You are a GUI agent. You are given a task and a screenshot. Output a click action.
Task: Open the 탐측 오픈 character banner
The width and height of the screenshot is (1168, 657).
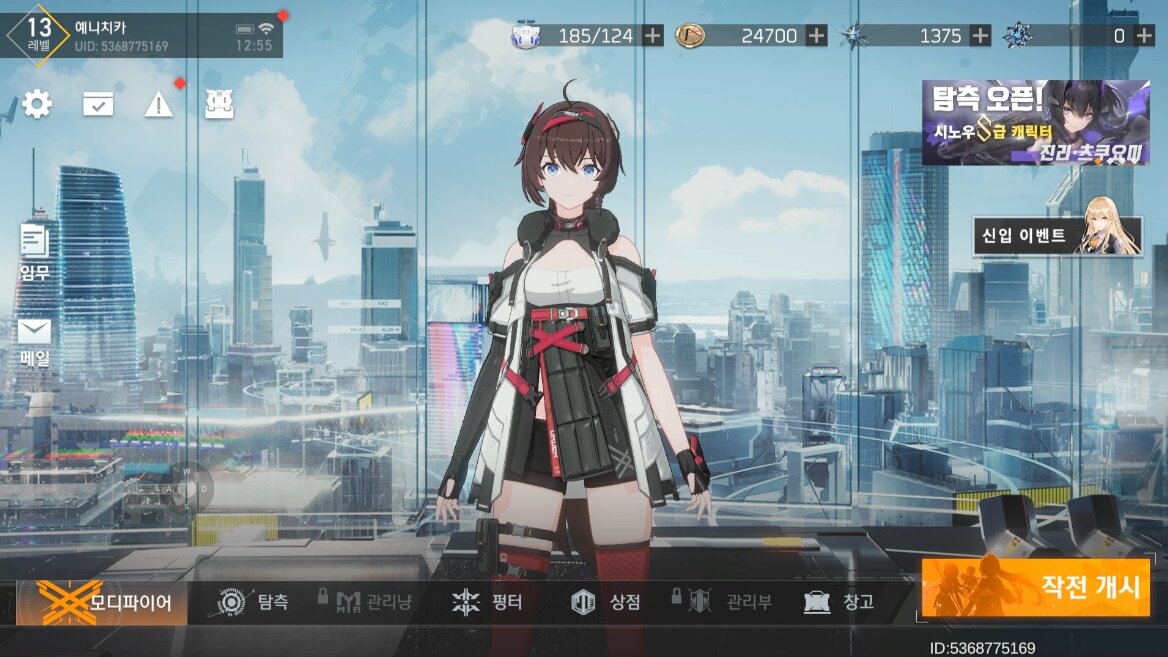[x=1035, y=122]
